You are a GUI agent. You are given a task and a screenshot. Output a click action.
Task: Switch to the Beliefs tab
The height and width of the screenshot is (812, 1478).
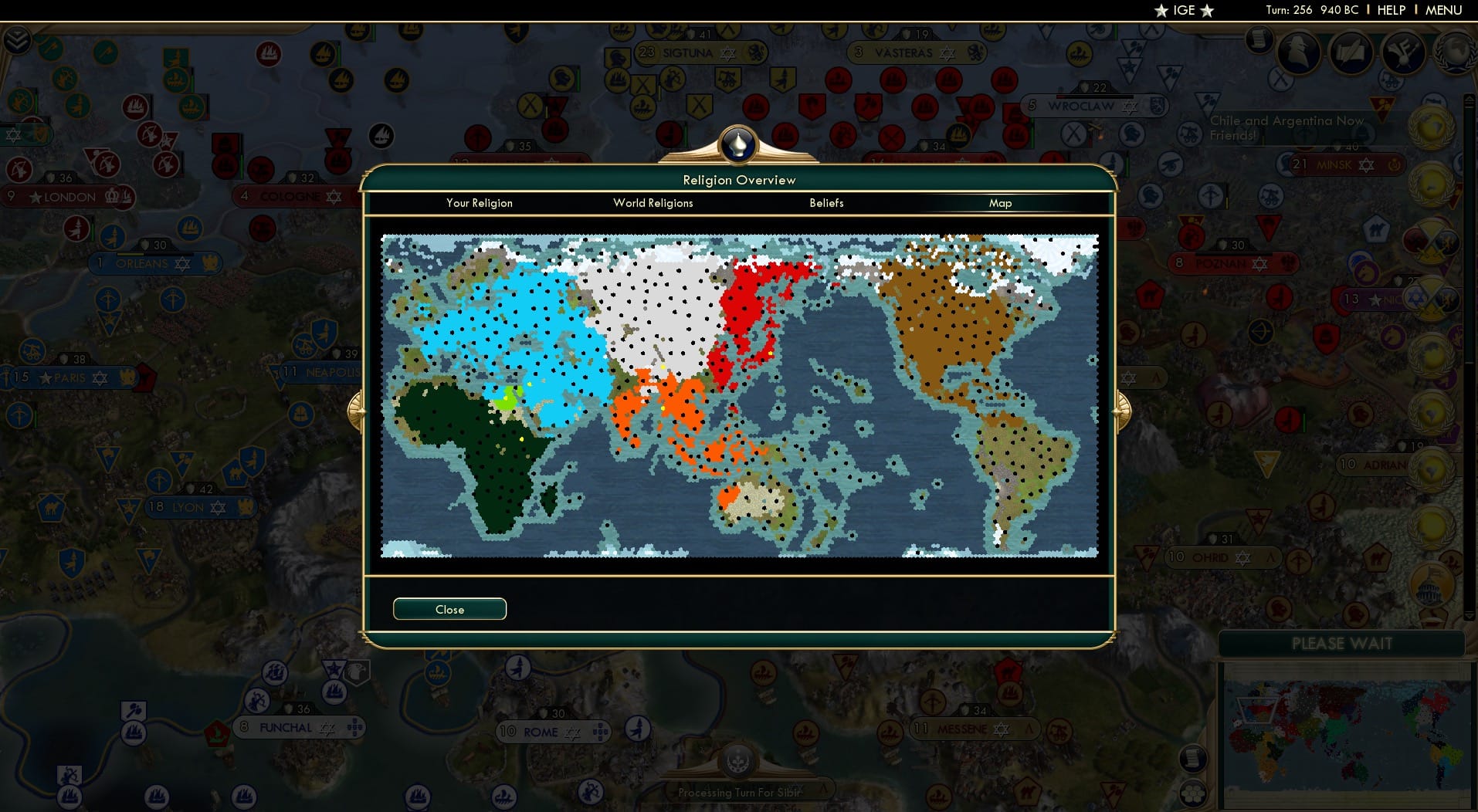(825, 203)
